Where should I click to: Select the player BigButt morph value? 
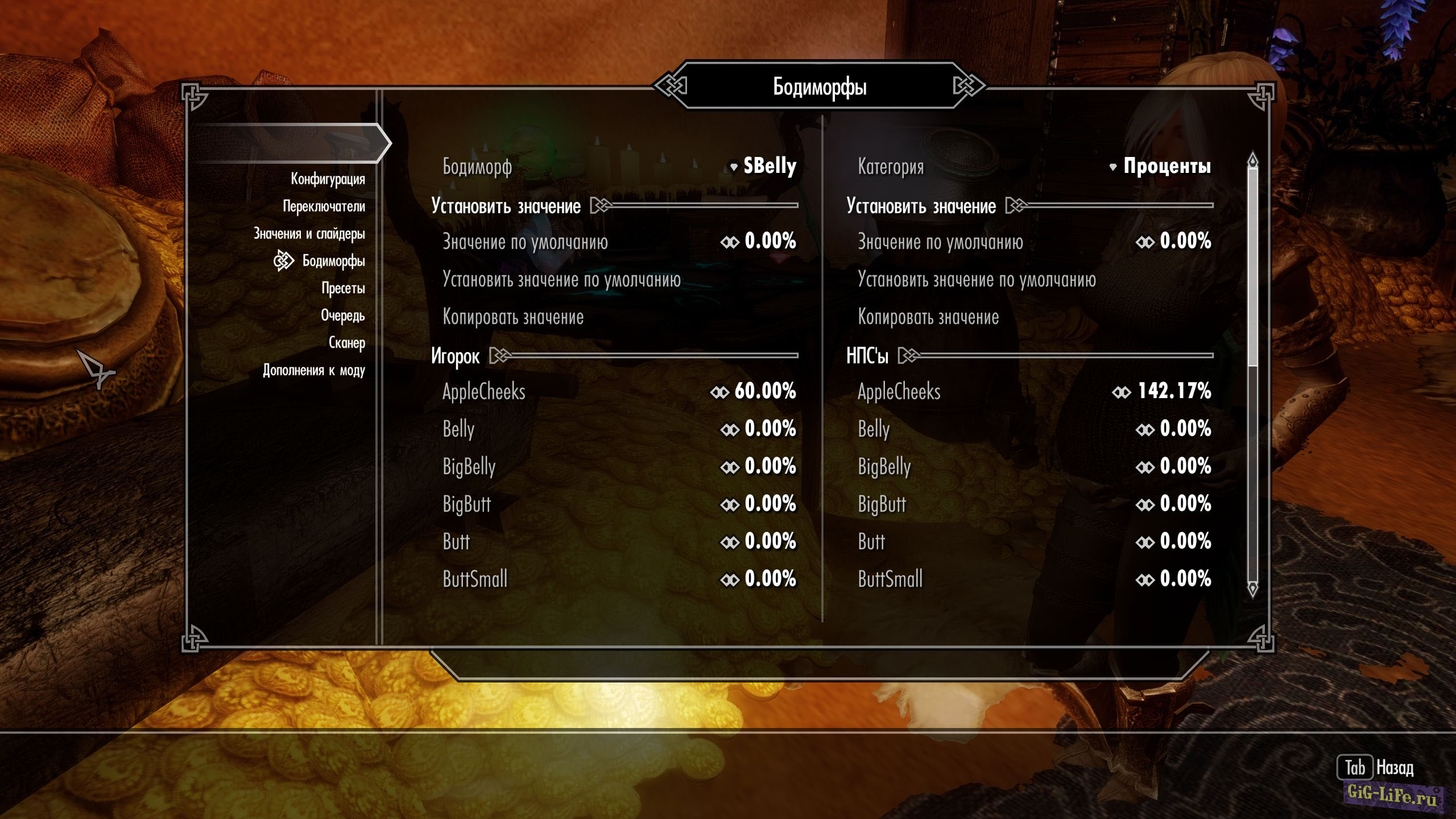point(759,504)
